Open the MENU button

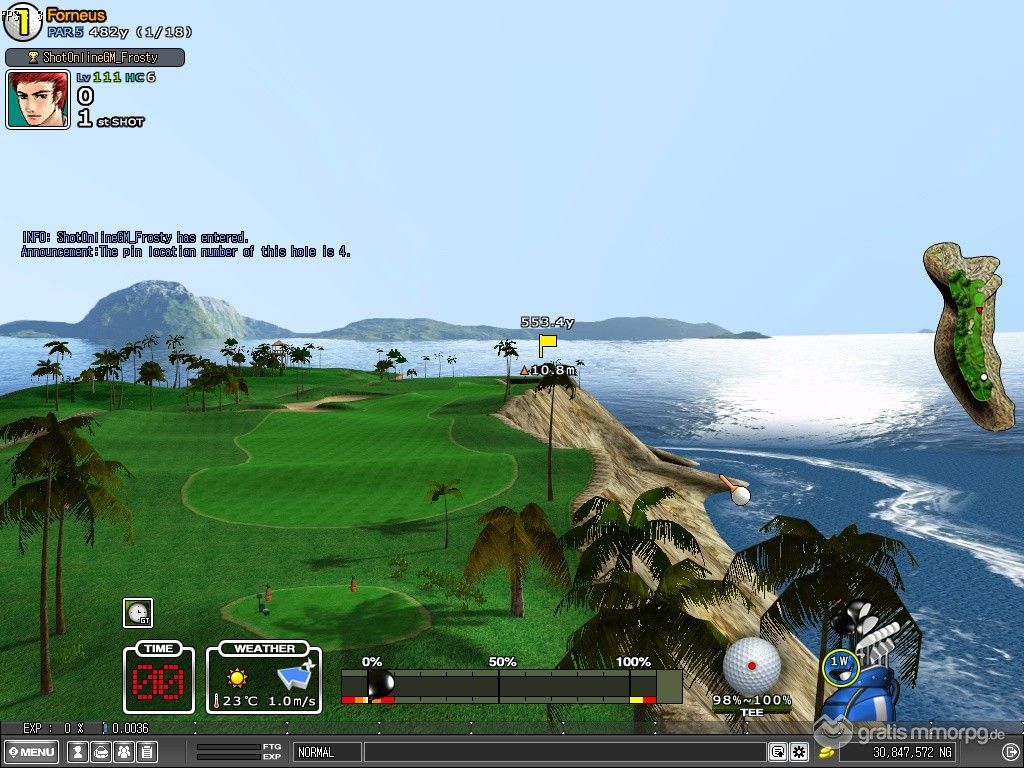(31, 752)
